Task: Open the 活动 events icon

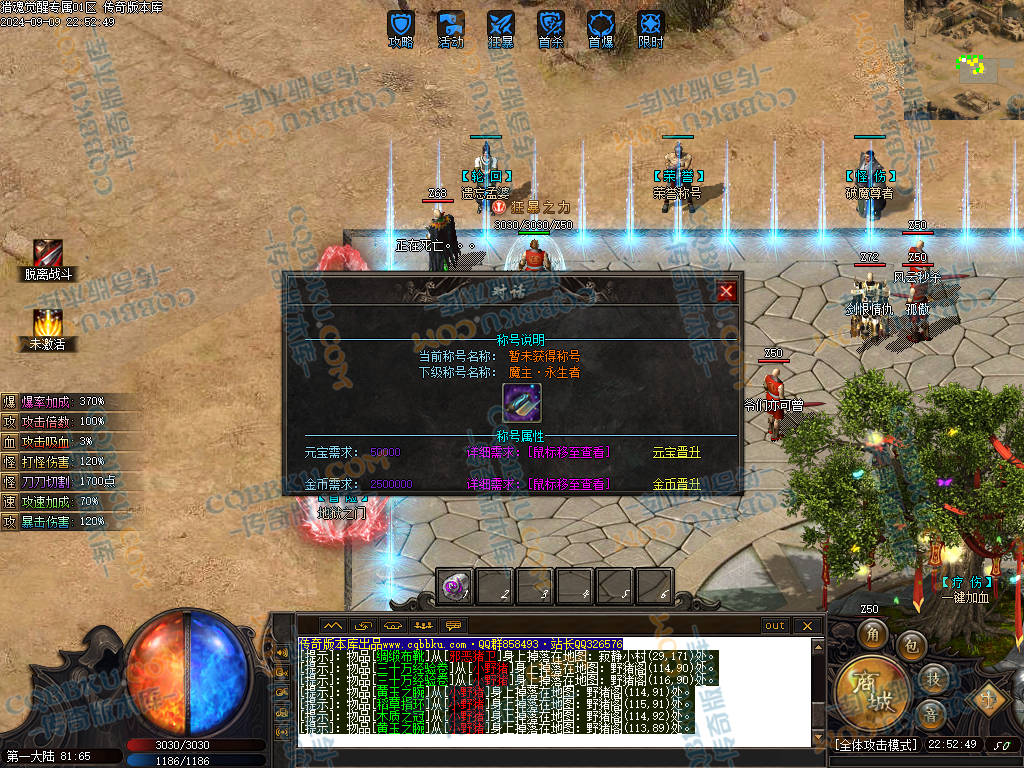Action: (x=451, y=27)
